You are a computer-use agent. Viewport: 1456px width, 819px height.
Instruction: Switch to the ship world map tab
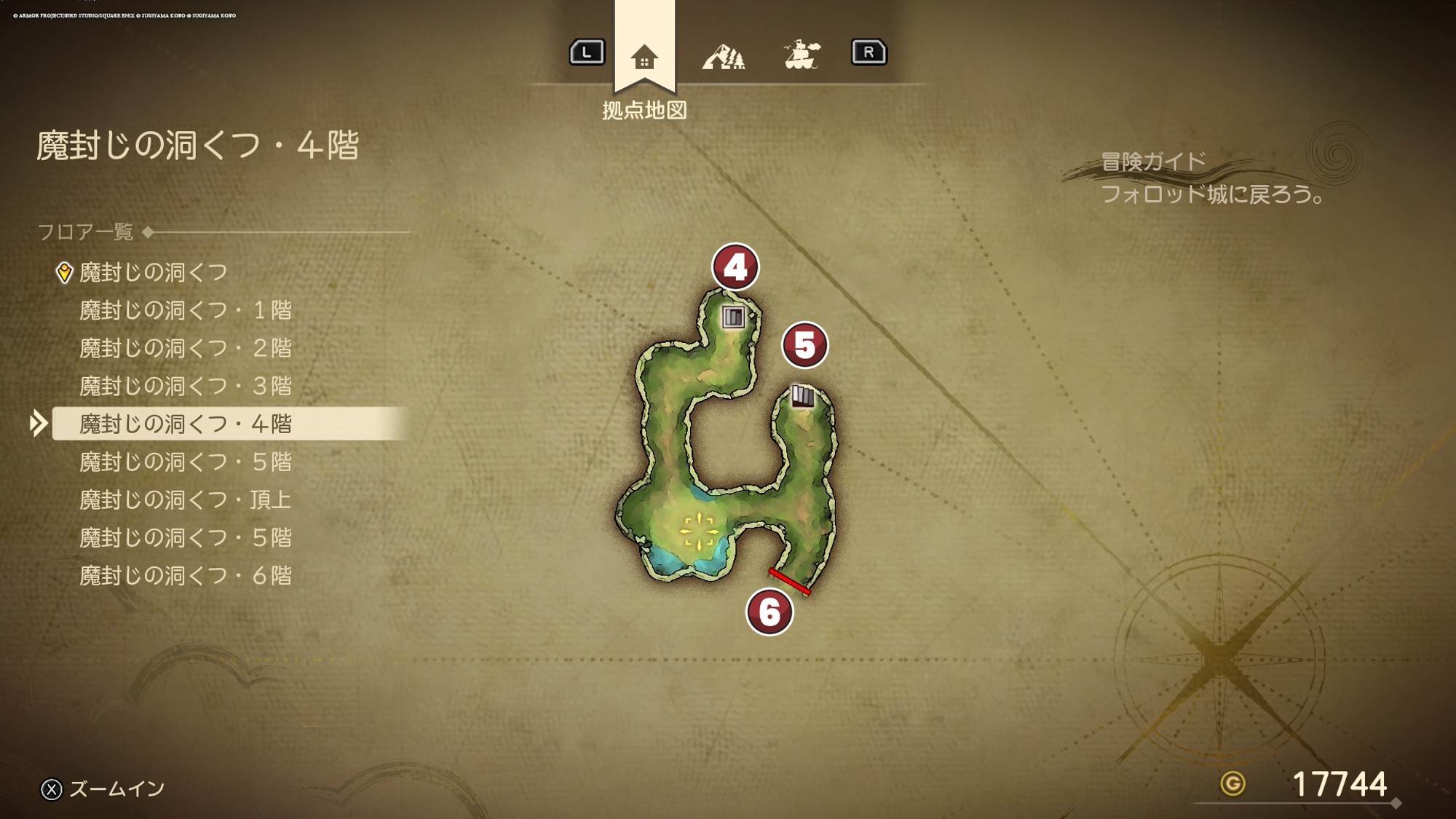802,55
